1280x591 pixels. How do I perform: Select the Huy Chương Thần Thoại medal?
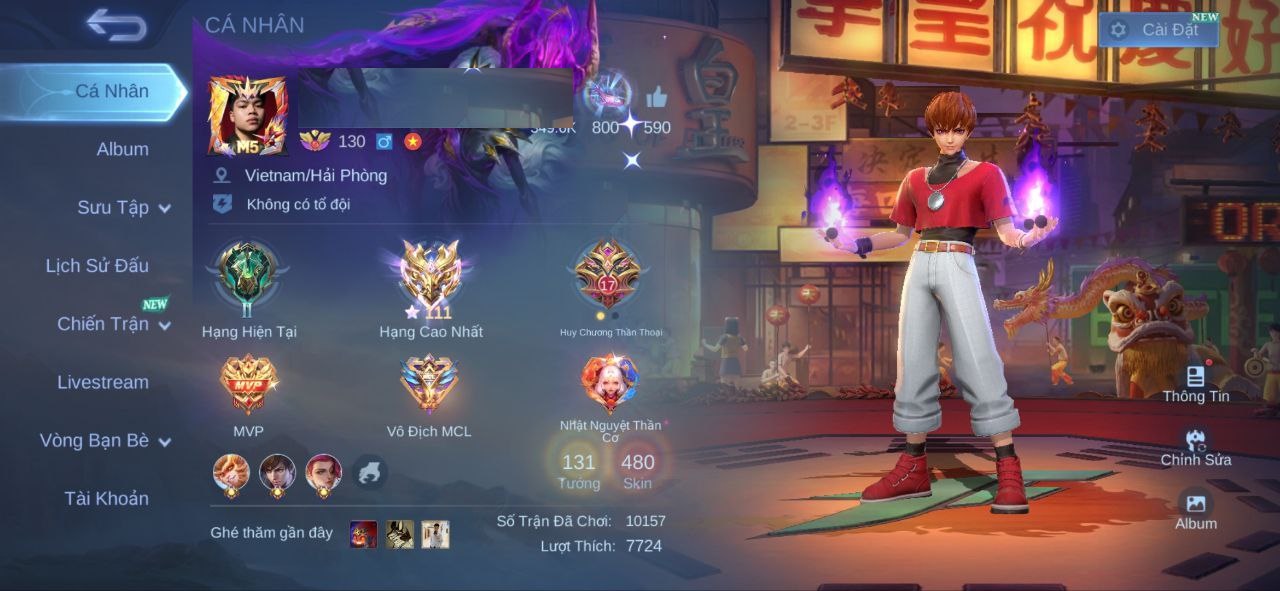pyautogui.click(x=609, y=277)
